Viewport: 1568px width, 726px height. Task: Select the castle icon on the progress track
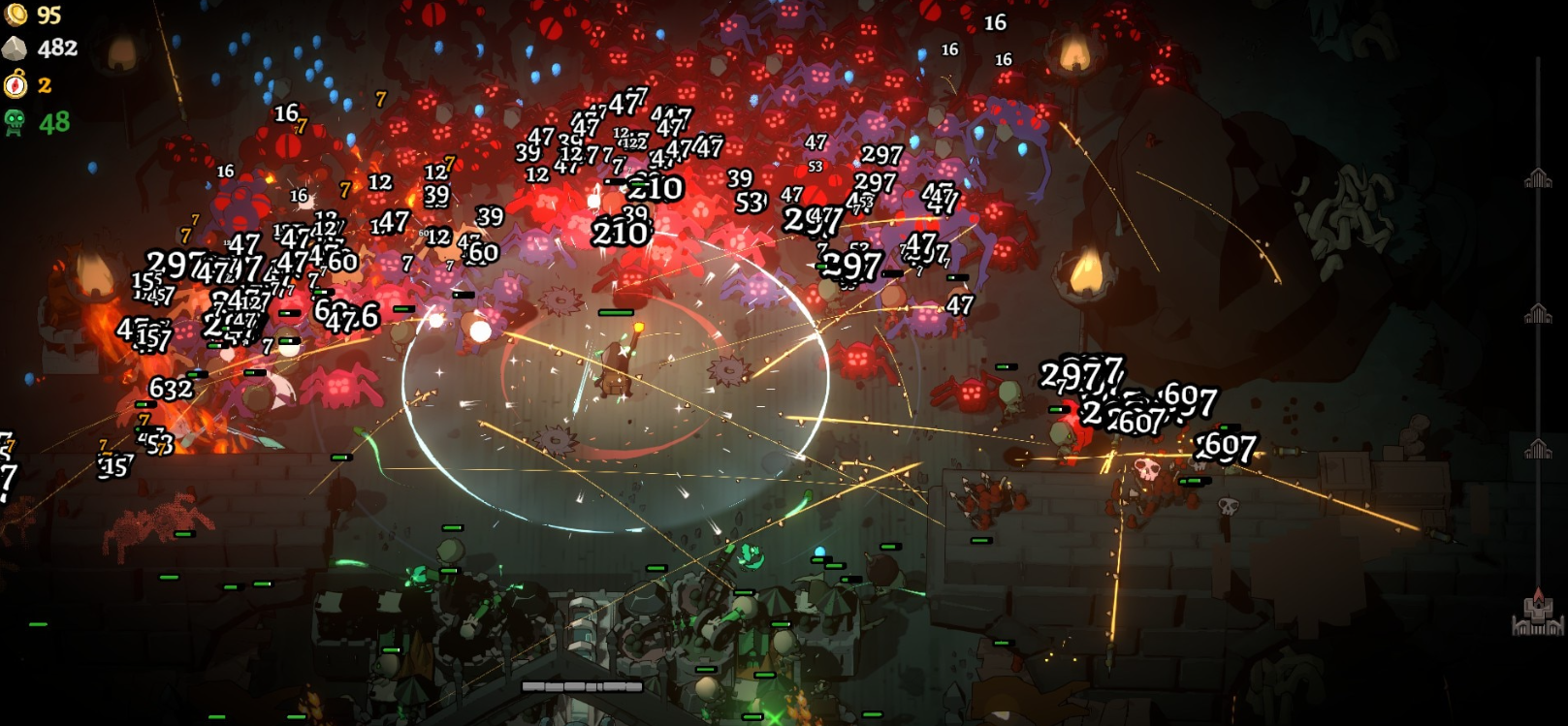point(1538,613)
